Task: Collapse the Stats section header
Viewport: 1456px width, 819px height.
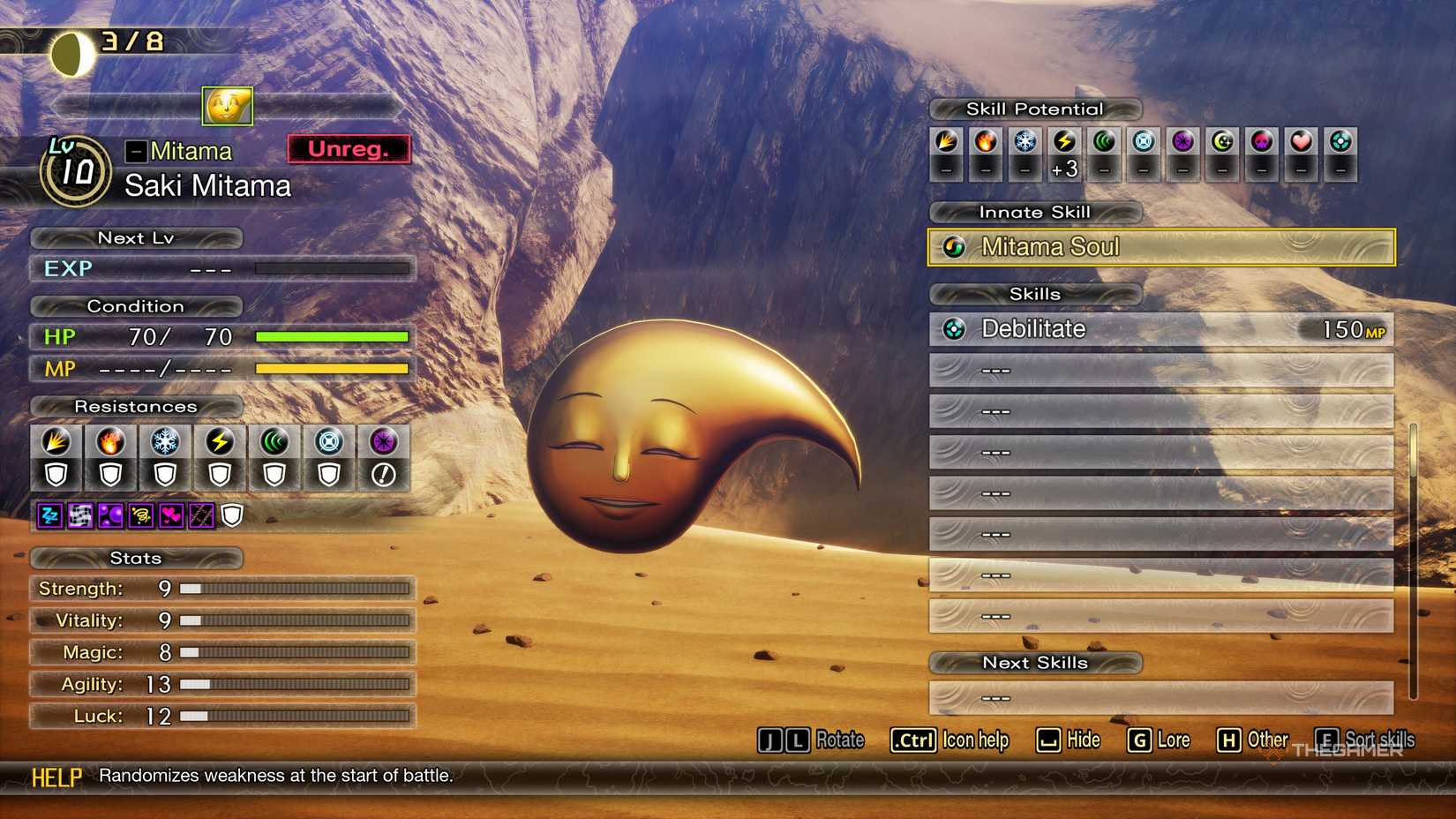Action: 135,558
